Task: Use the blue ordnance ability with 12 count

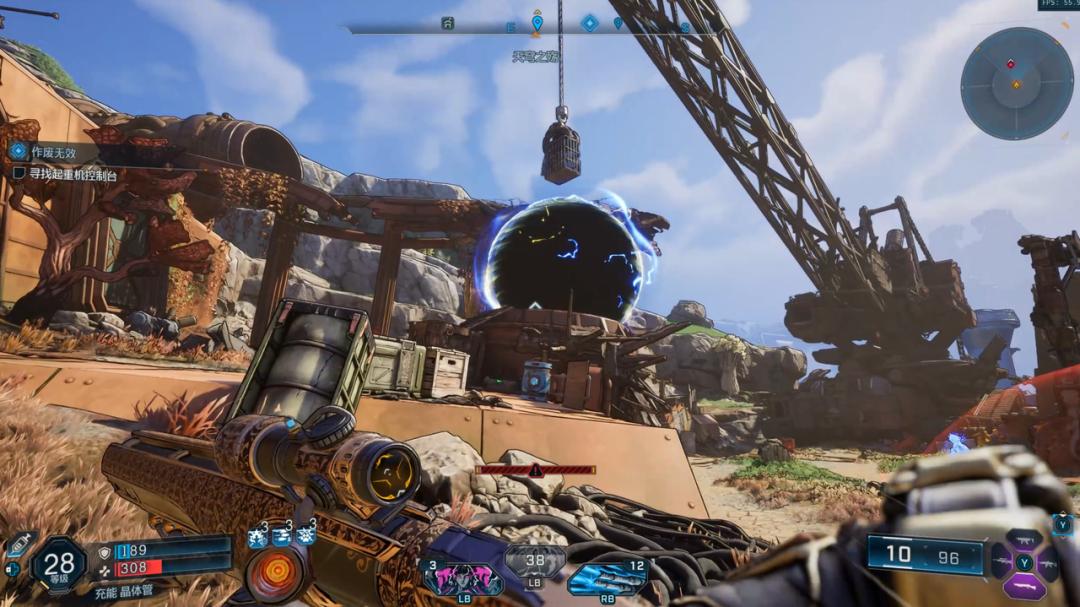Action: click(606, 579)
